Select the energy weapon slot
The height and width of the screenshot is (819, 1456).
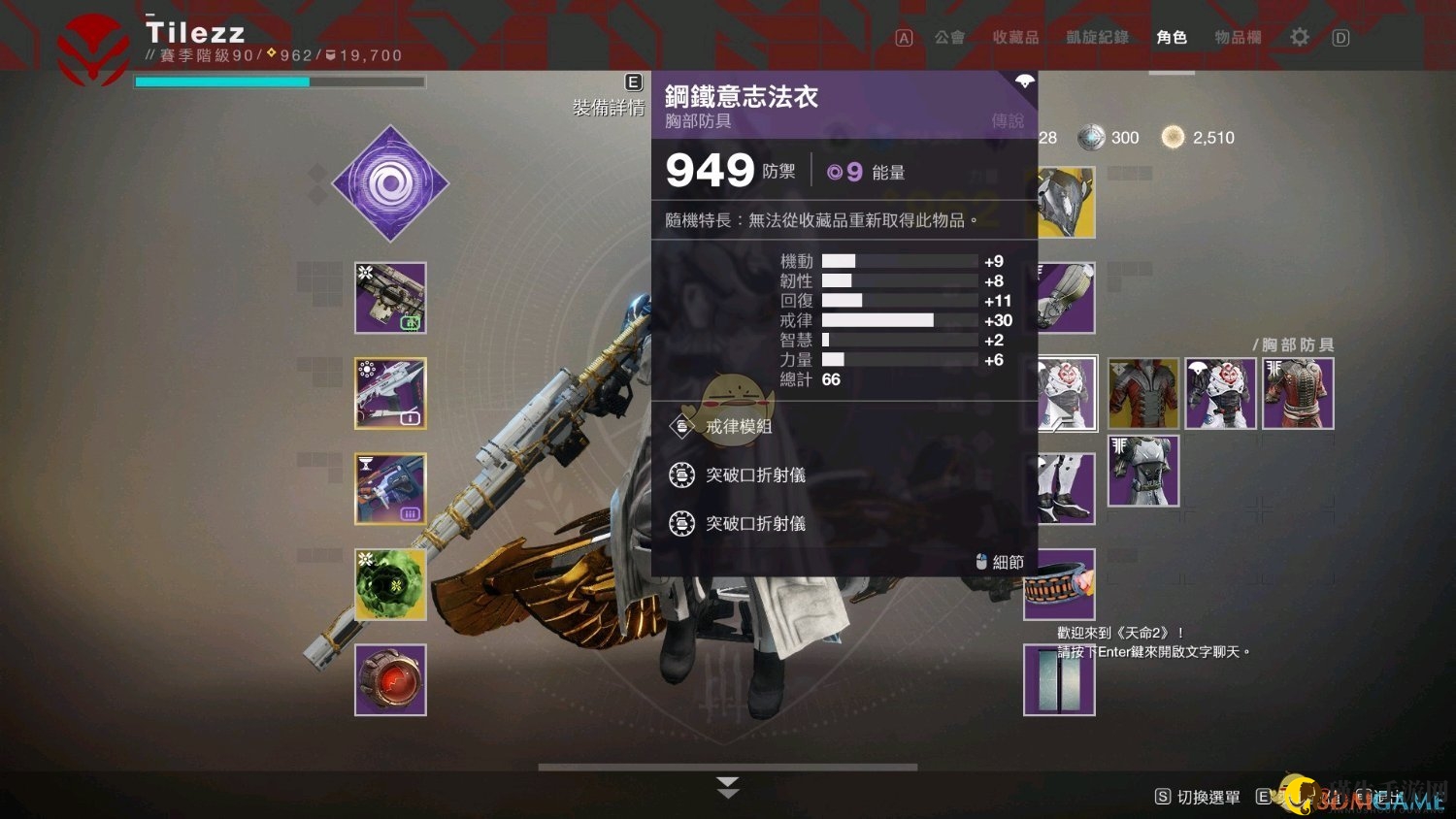tap(390, 393)
